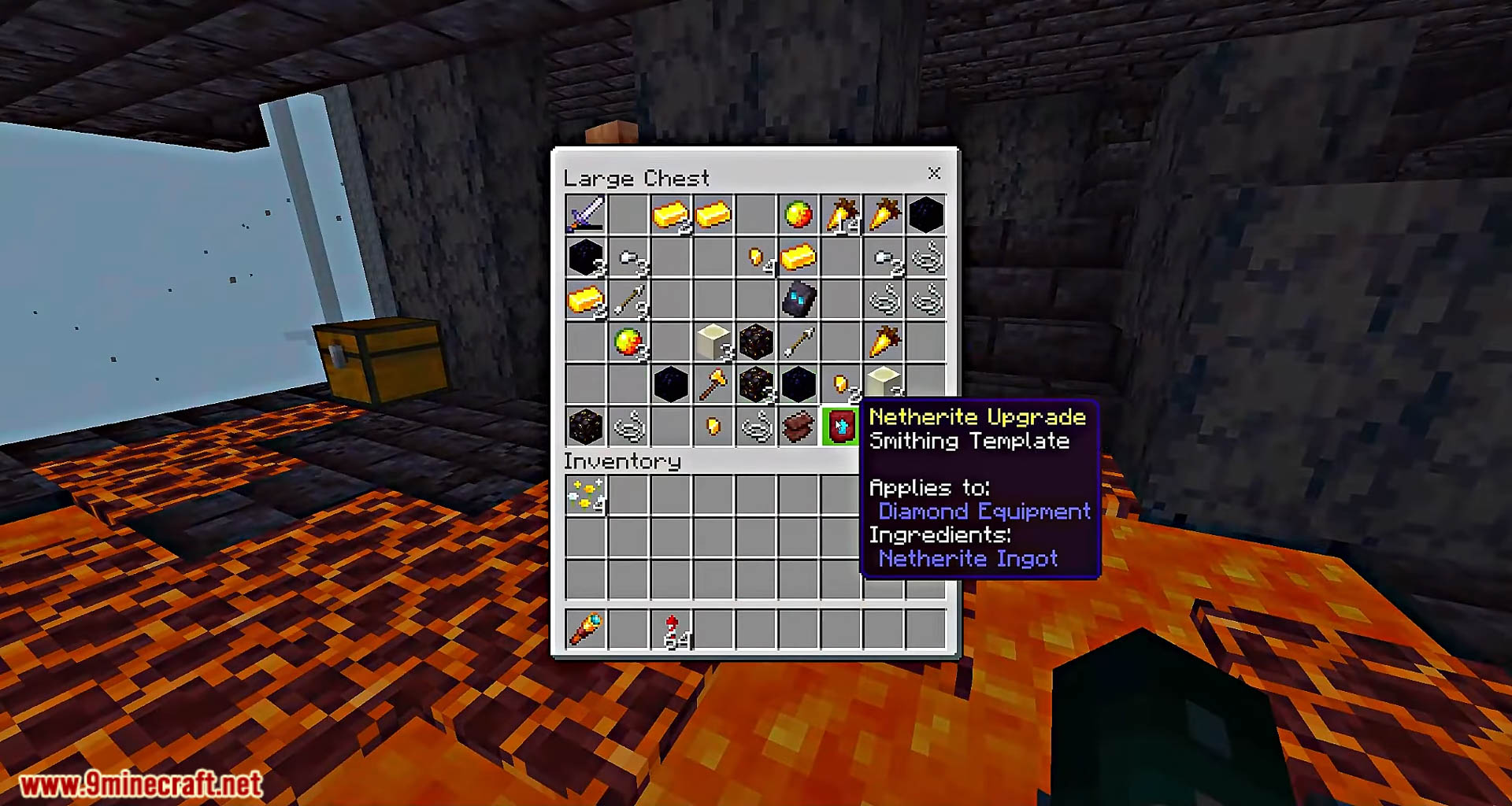Image resolution: width=1512 pixels, height=806 pixels.
Task: Select the jeweled staff in the hotbar
Action: 585,630
